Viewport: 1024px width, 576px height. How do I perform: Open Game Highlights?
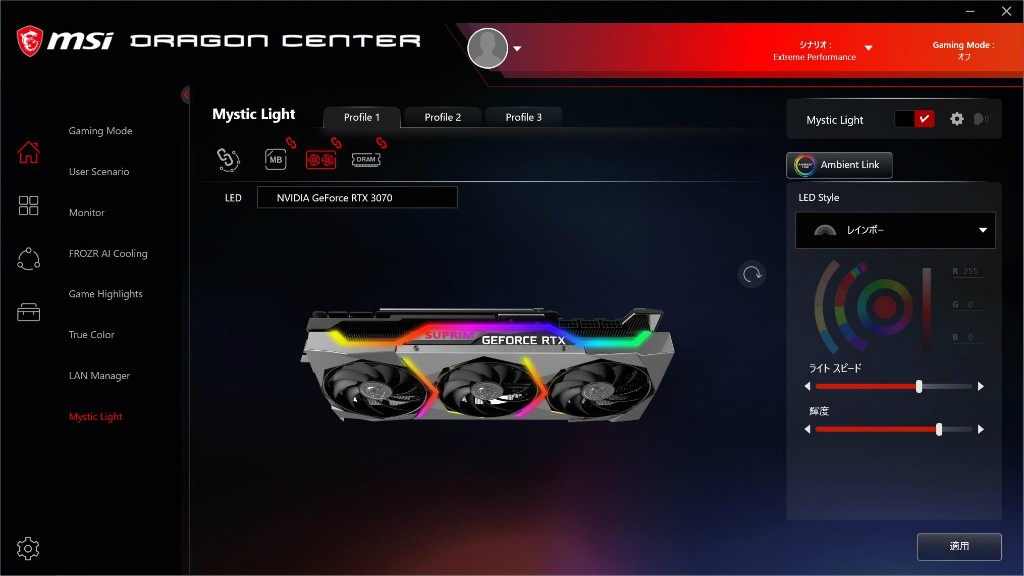click(x=105, y=294)
